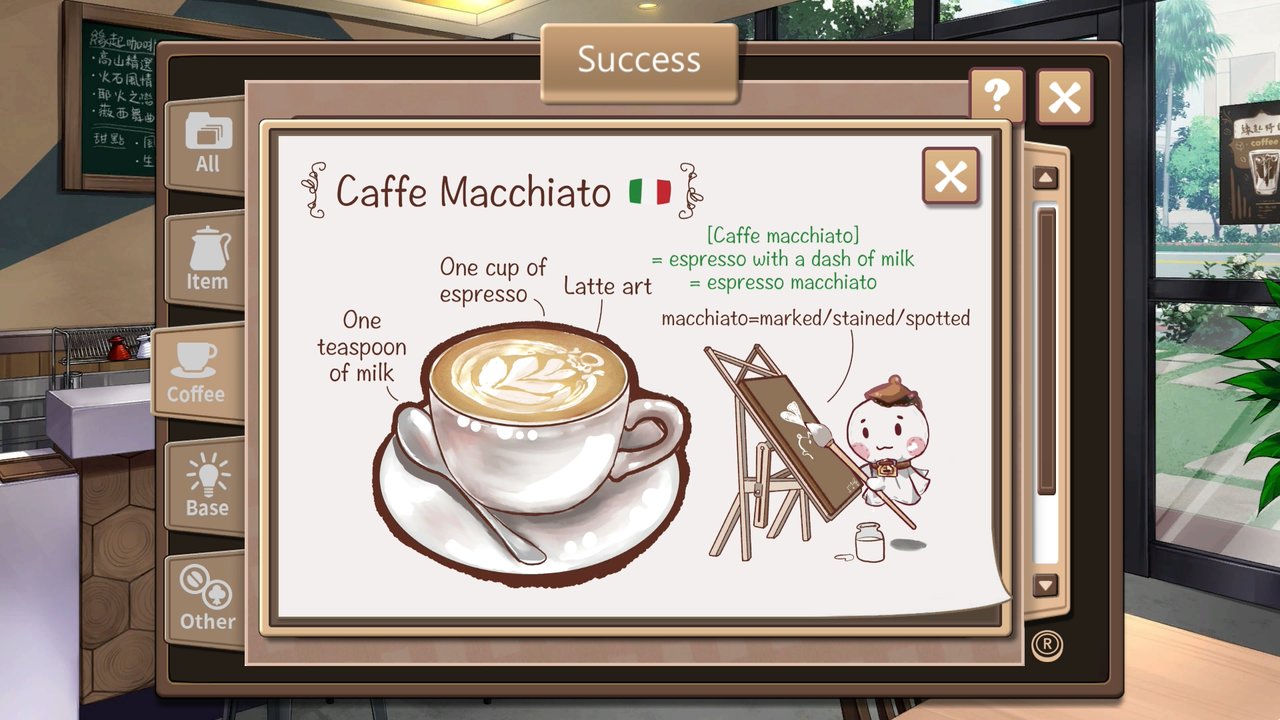Click the scrollbar up arrow
Viewport: 1280px width, 720px height.
coord(1044,177)
